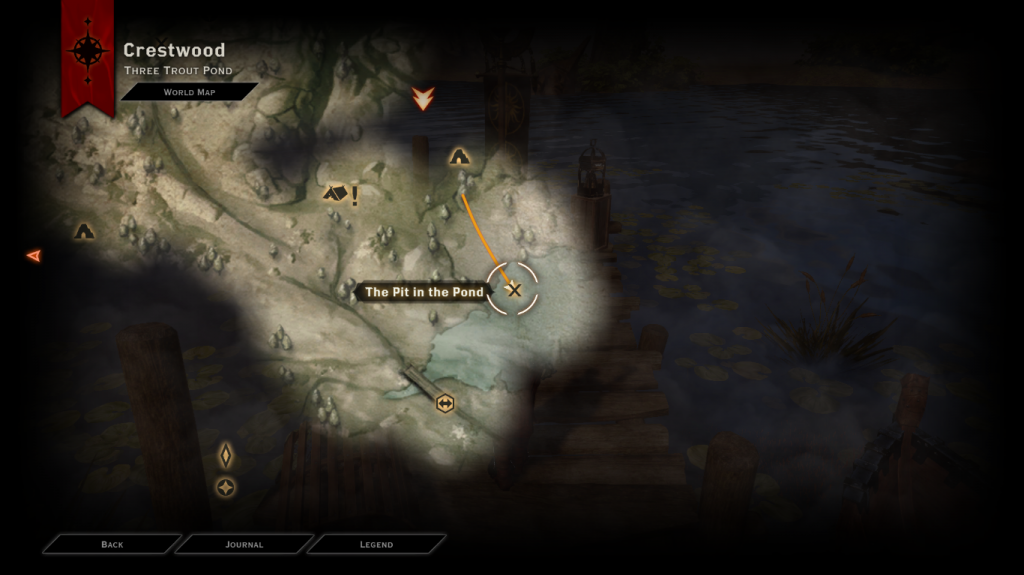Show the map Legend
Viewport: 1024px width, 575px height.
pos(376,544)
